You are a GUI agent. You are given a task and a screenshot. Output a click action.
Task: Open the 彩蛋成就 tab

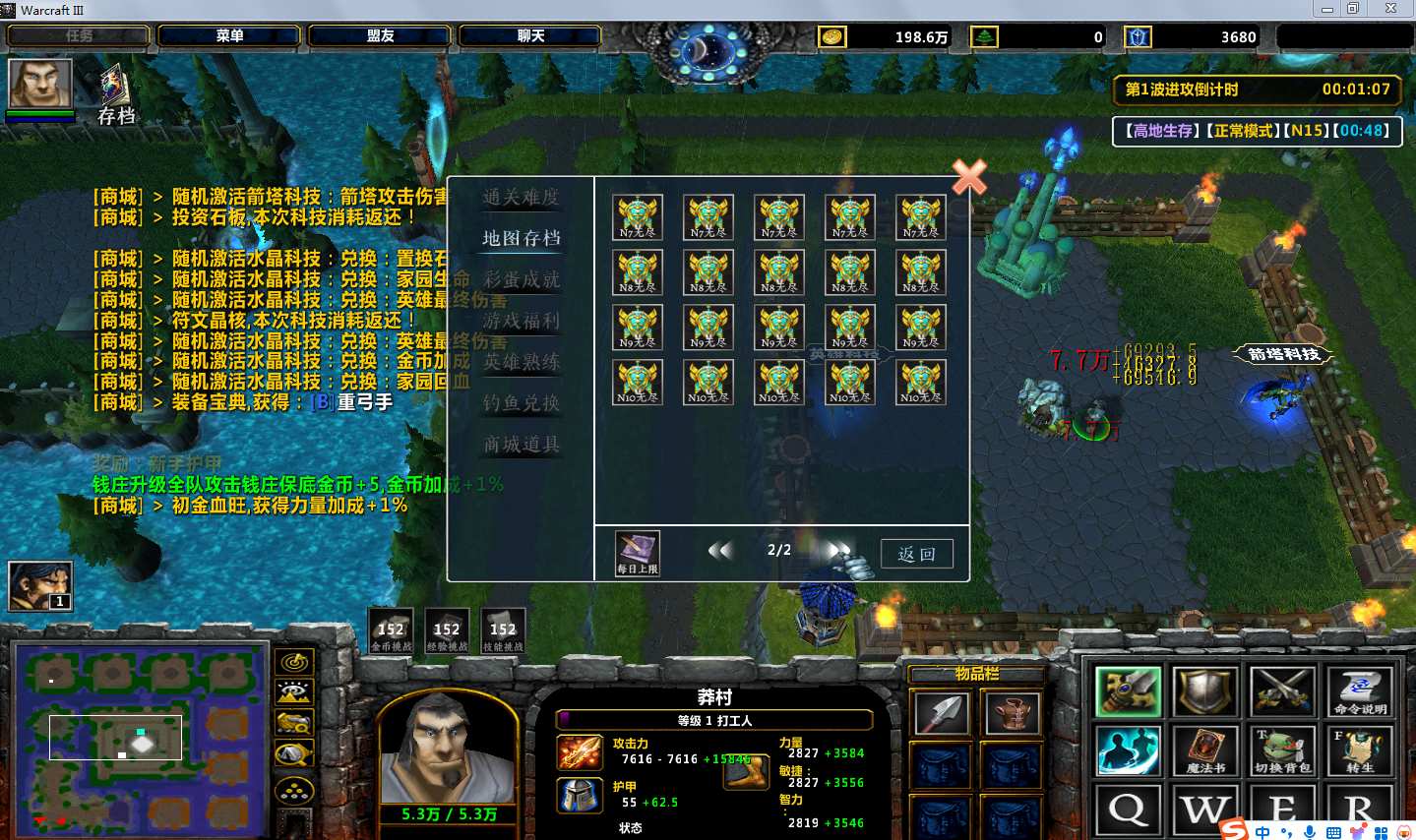click(x=521, y=279)
